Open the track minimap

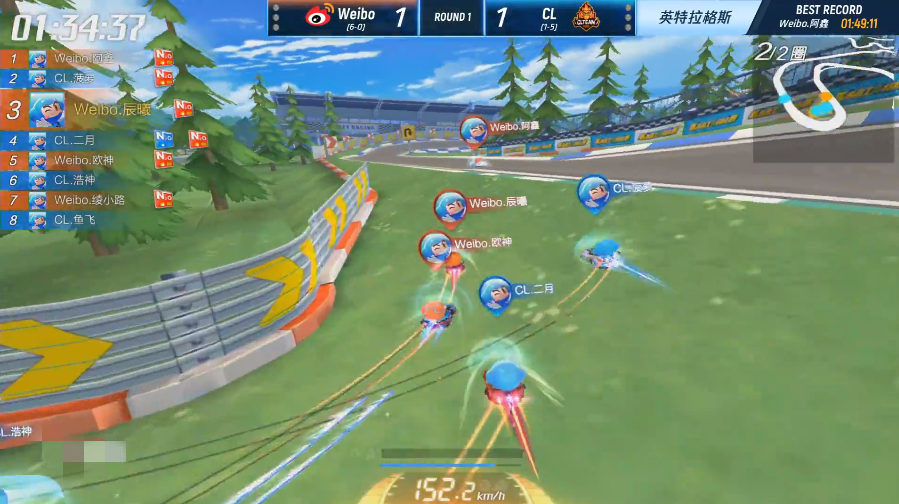pos(823,100)
